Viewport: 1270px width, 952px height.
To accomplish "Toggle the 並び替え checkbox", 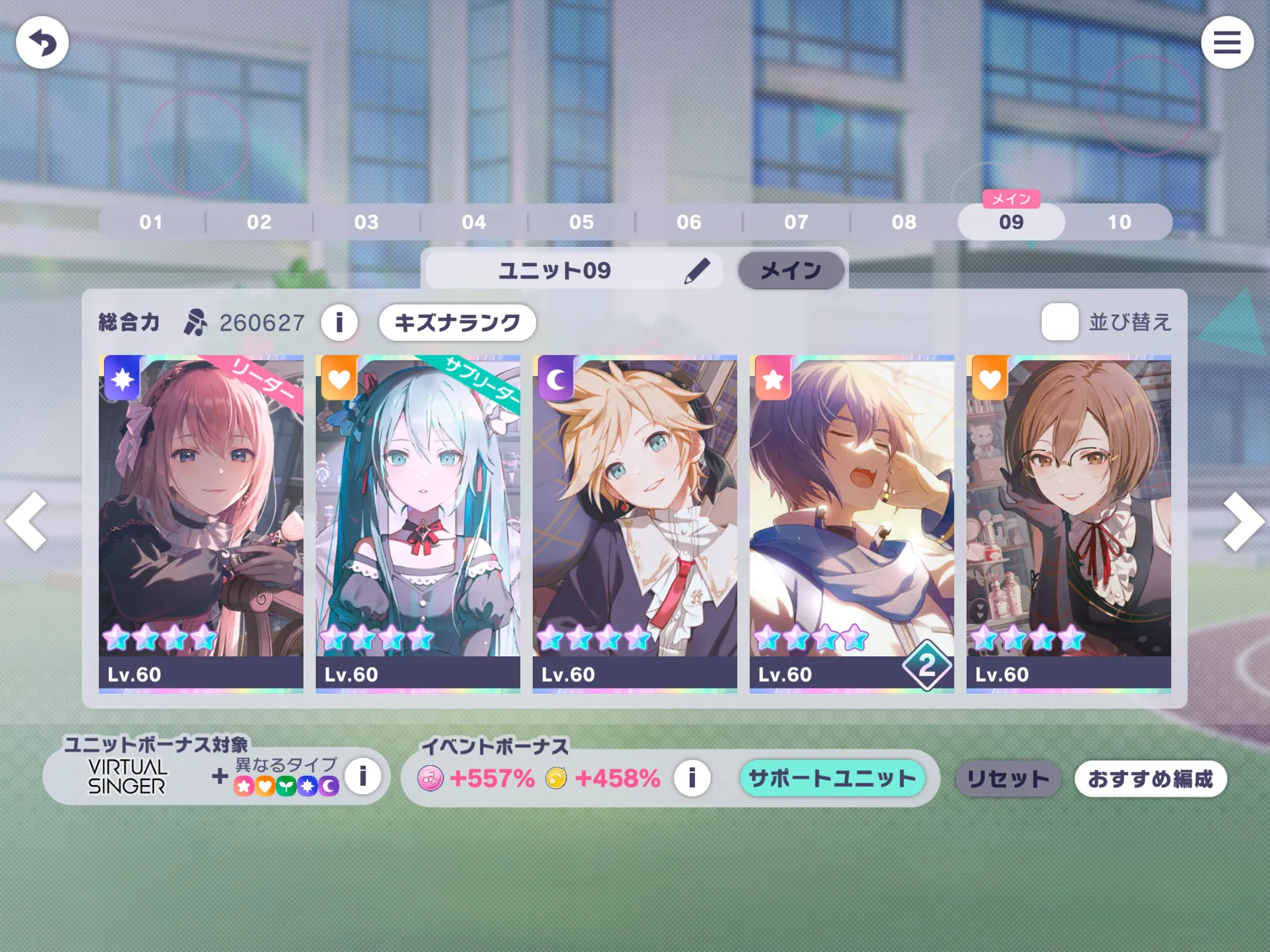I will point(1059,322).
